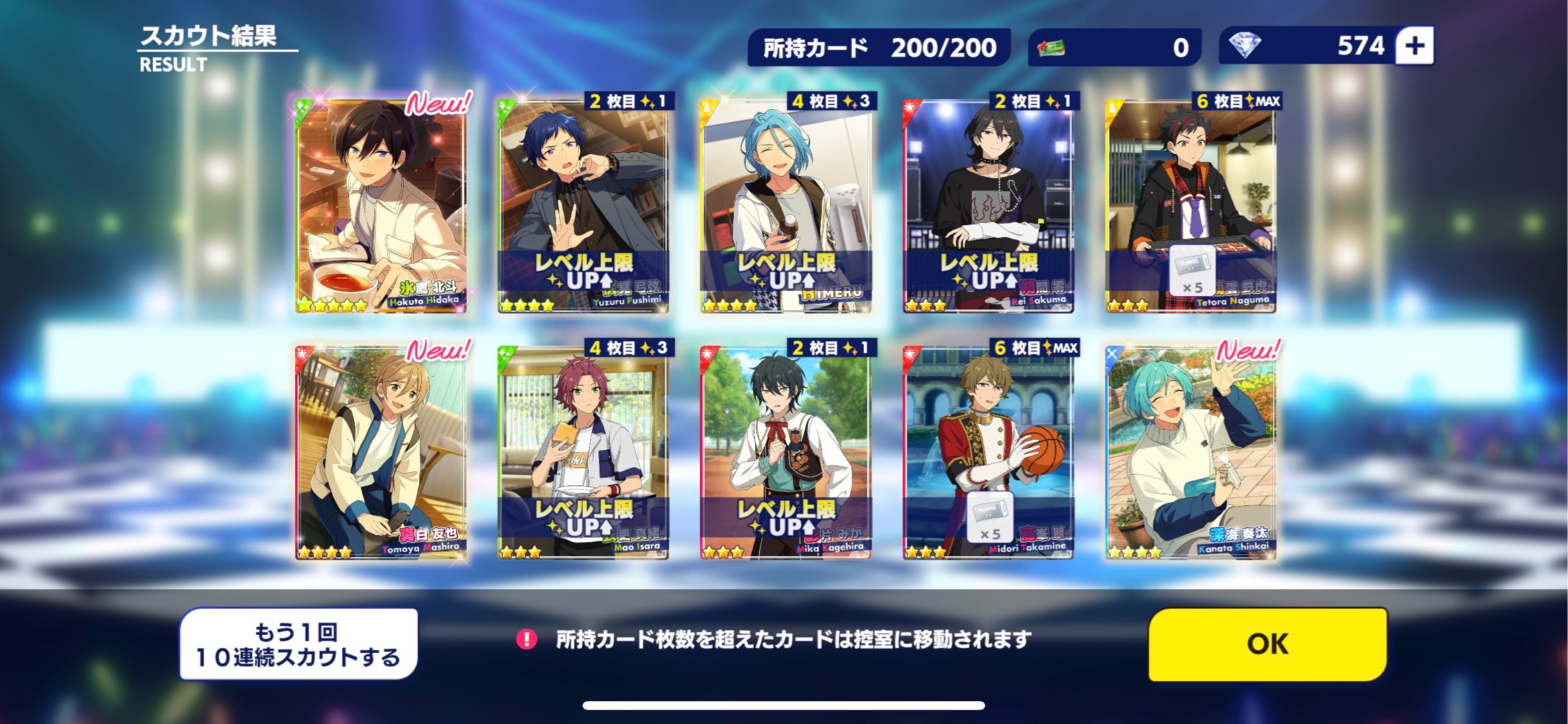This screenshot has height=724, width=1568.
Task: Choose the Midori Takamine basketball card
Action: coord(989,452)
